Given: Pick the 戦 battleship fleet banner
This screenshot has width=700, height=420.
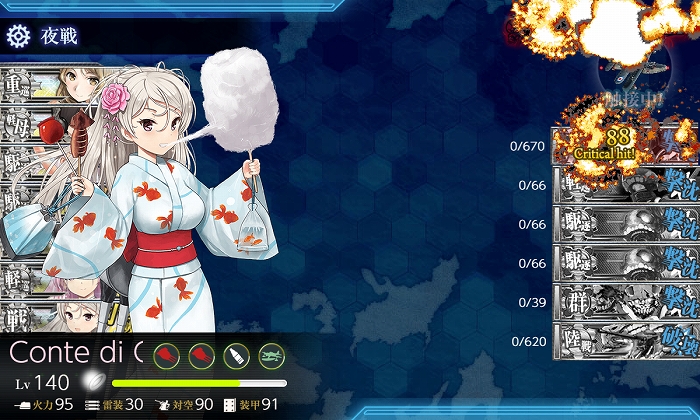Looking at the screenshot, I should [30, 316].
